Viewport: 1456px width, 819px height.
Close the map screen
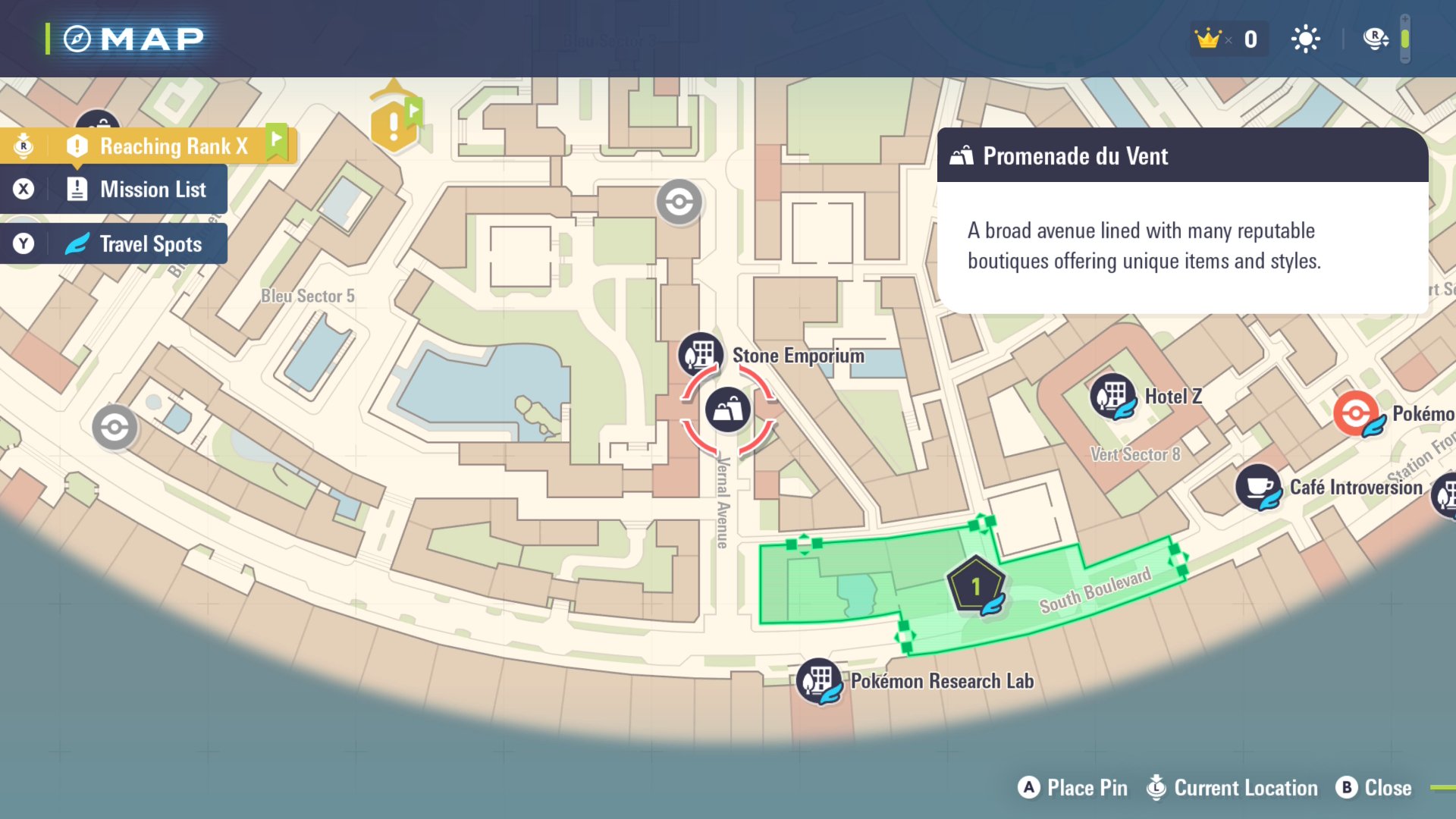[1373, 788]
